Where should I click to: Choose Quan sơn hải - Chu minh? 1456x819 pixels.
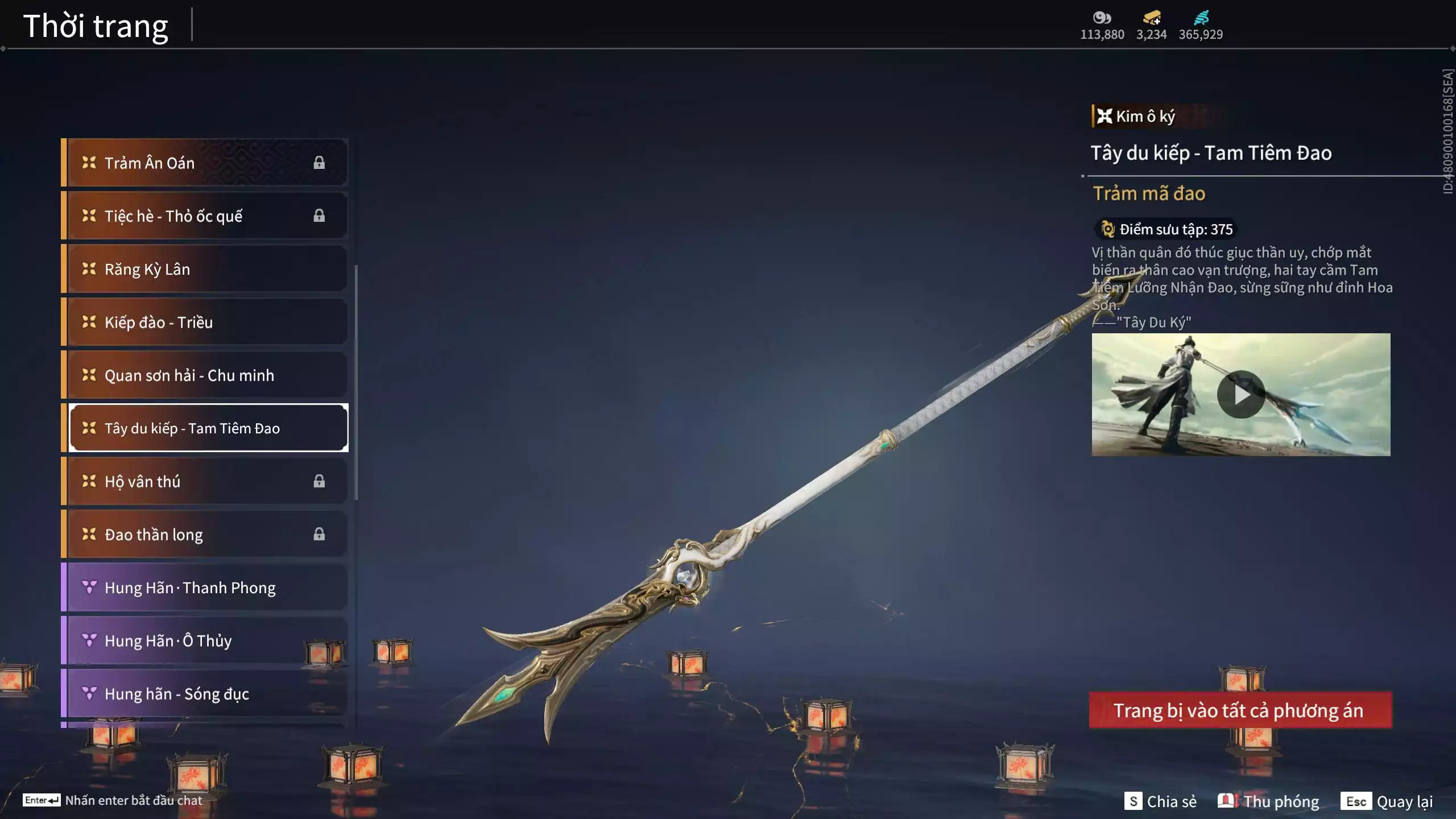pyautogui.click(x=205, y=375)
